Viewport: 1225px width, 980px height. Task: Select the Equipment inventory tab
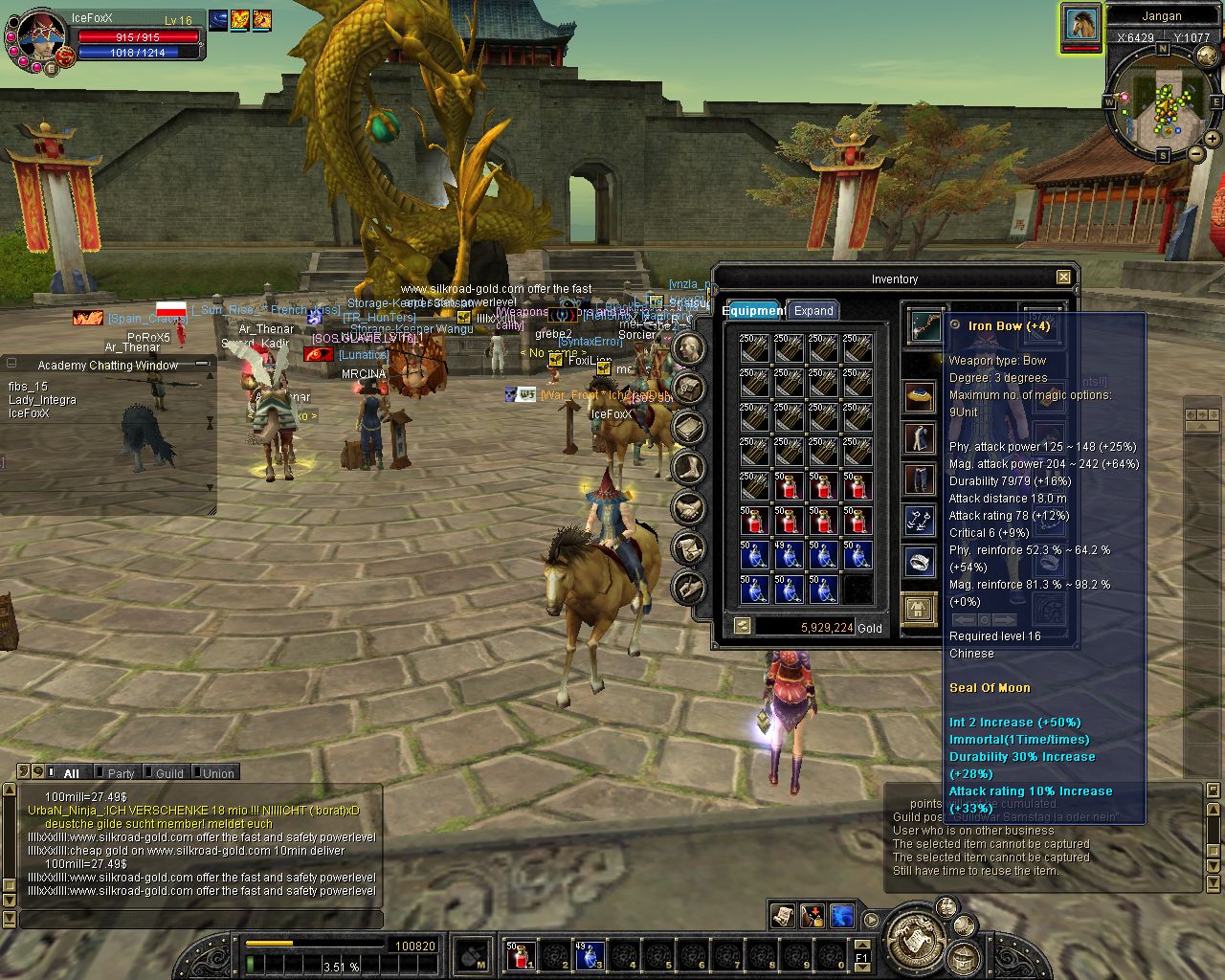pos(753,310)
